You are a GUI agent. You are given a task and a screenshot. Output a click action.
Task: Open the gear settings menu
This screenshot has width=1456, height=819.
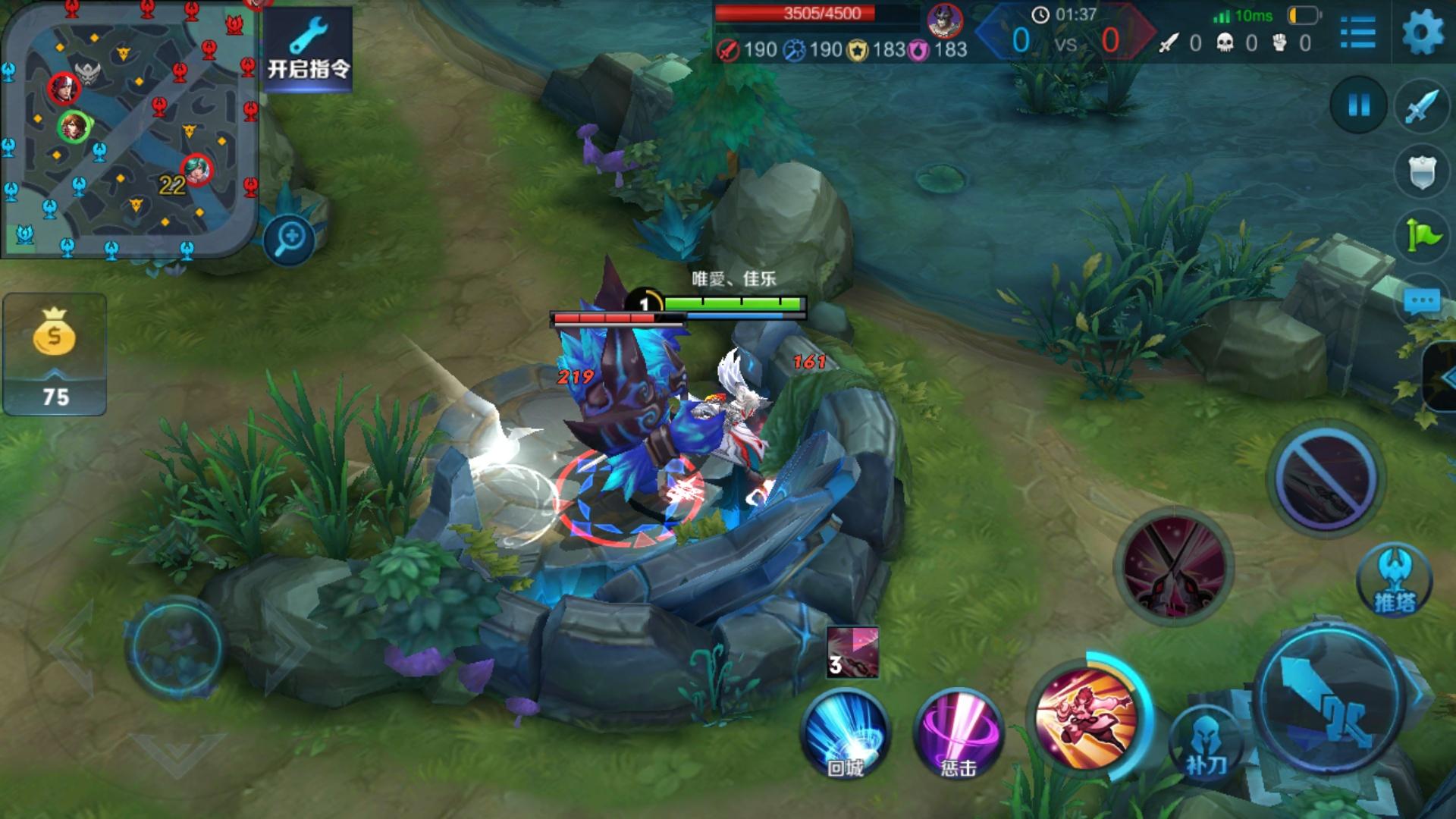coord(1423,33)
